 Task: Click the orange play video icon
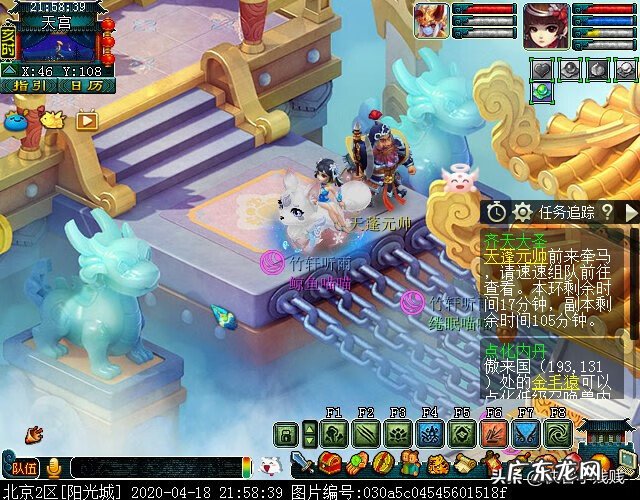pos(87,119)
